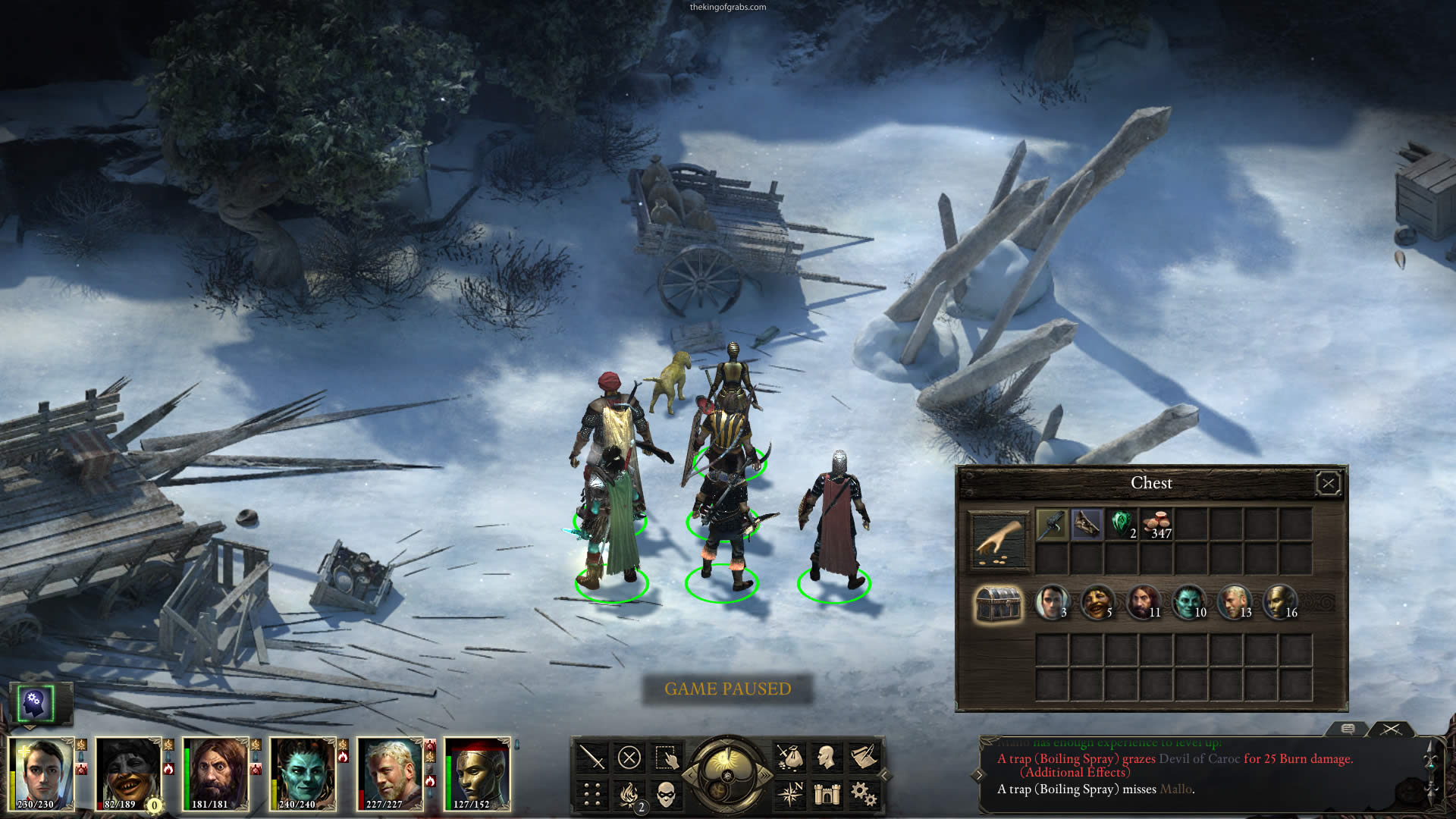Close the Chest loot window
The image size is (1456, 819).
(x=1328, y=484)
